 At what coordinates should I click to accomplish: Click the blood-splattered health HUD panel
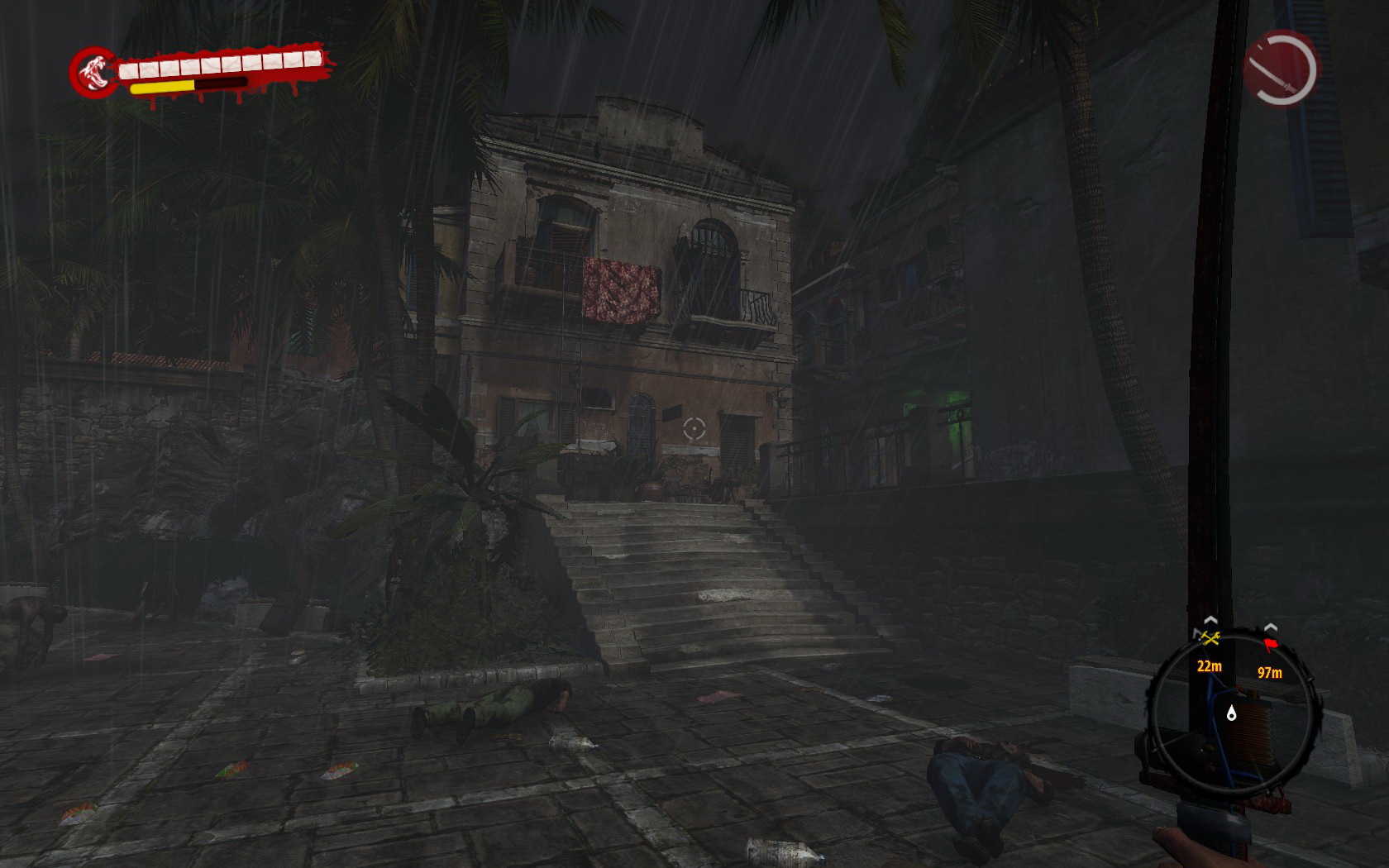click(x=198, y=73)
